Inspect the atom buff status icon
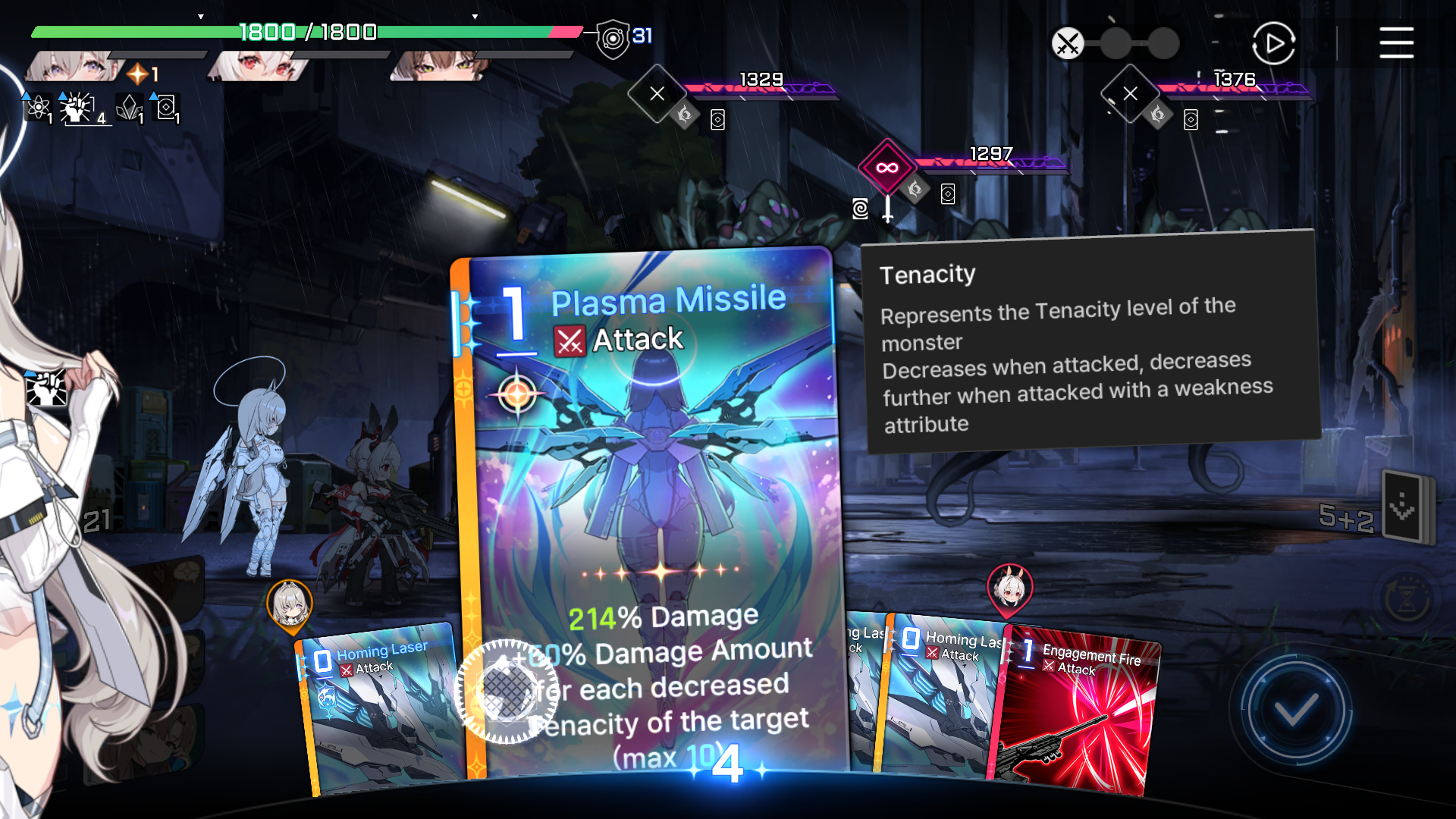Viewport: 1456px width, 819px height. pos(37,108)
